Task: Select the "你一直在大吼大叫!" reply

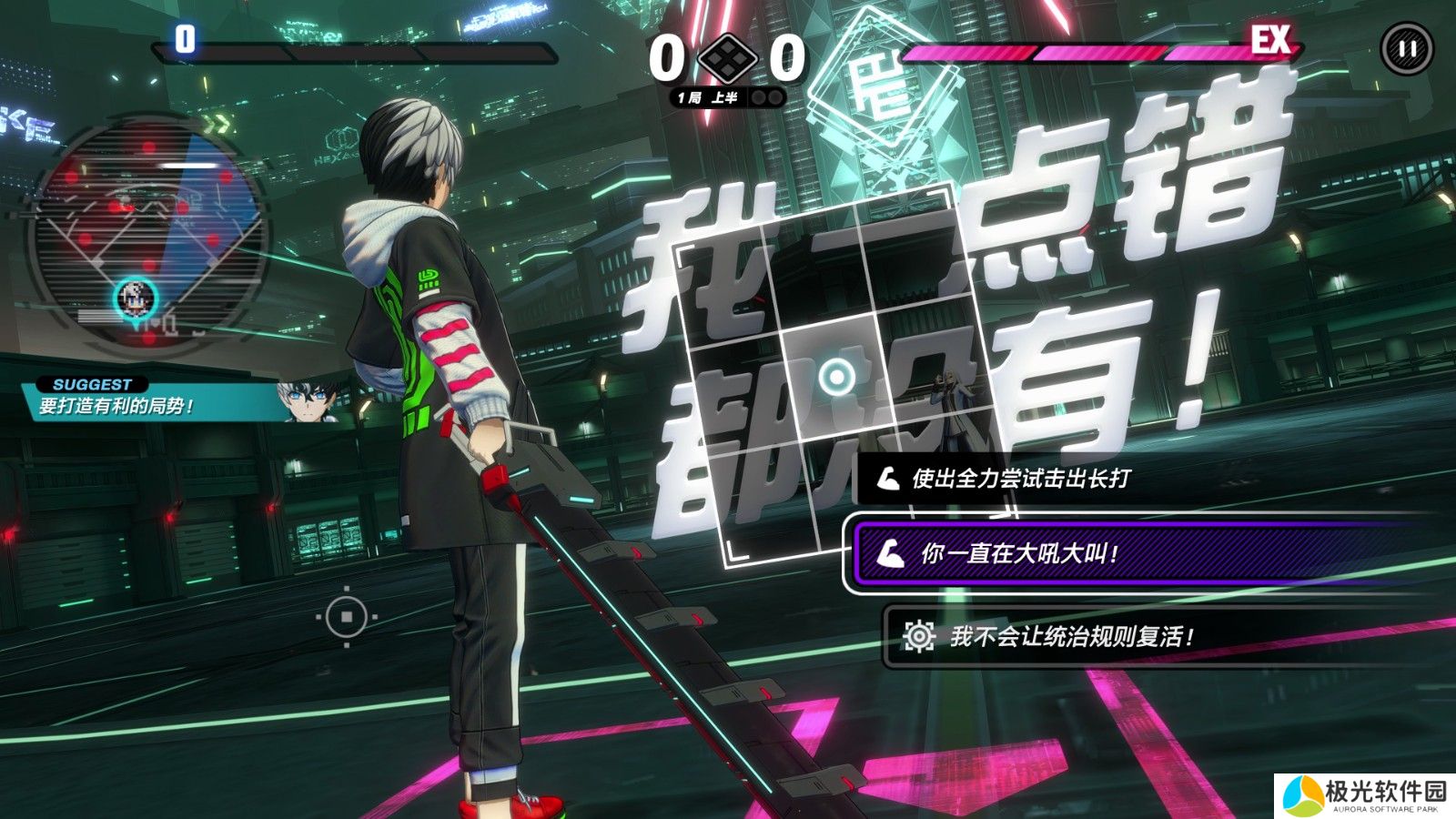Action: pyautogui.click(x=1019, y=553)
